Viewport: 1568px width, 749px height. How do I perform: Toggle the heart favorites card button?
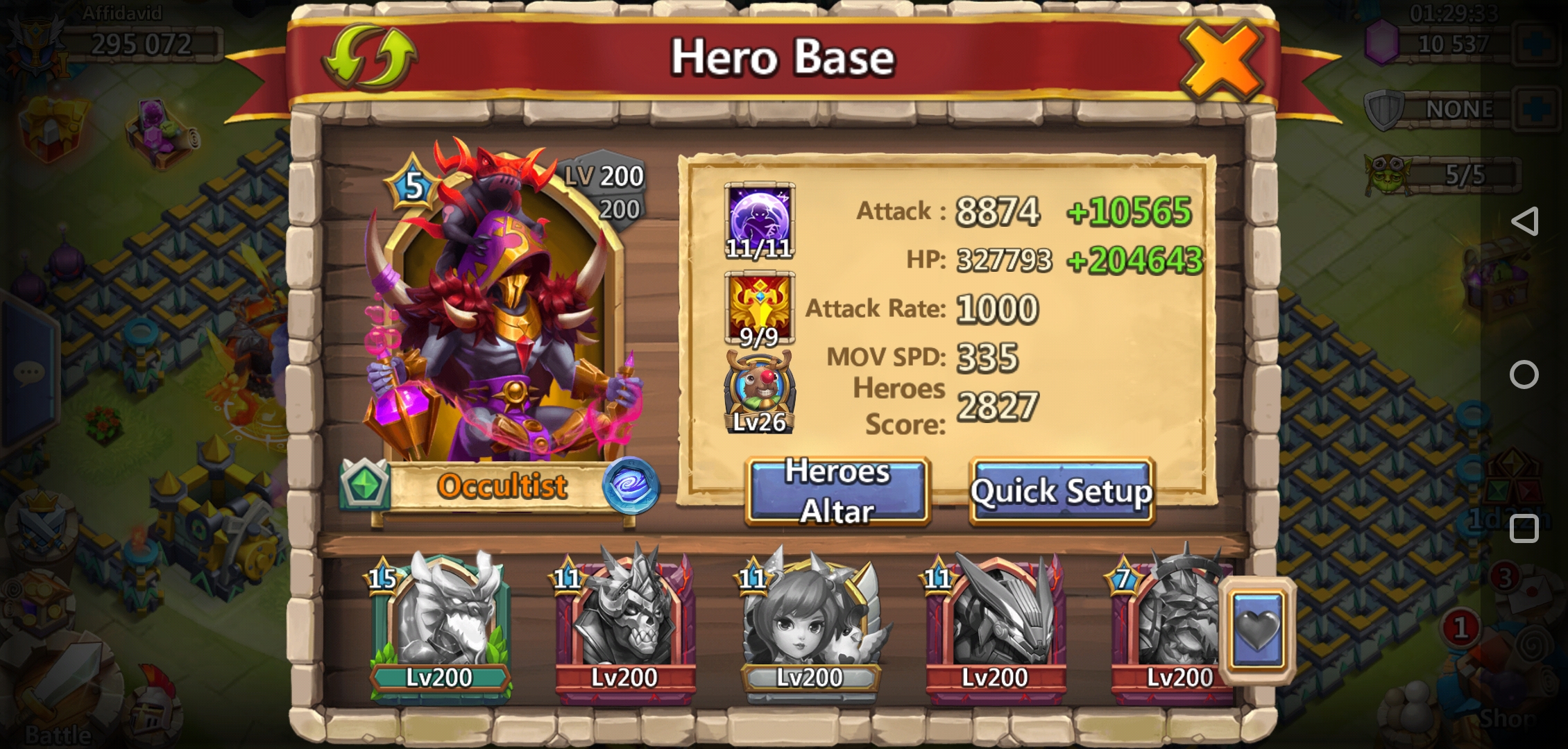[x=1257, y=631]
